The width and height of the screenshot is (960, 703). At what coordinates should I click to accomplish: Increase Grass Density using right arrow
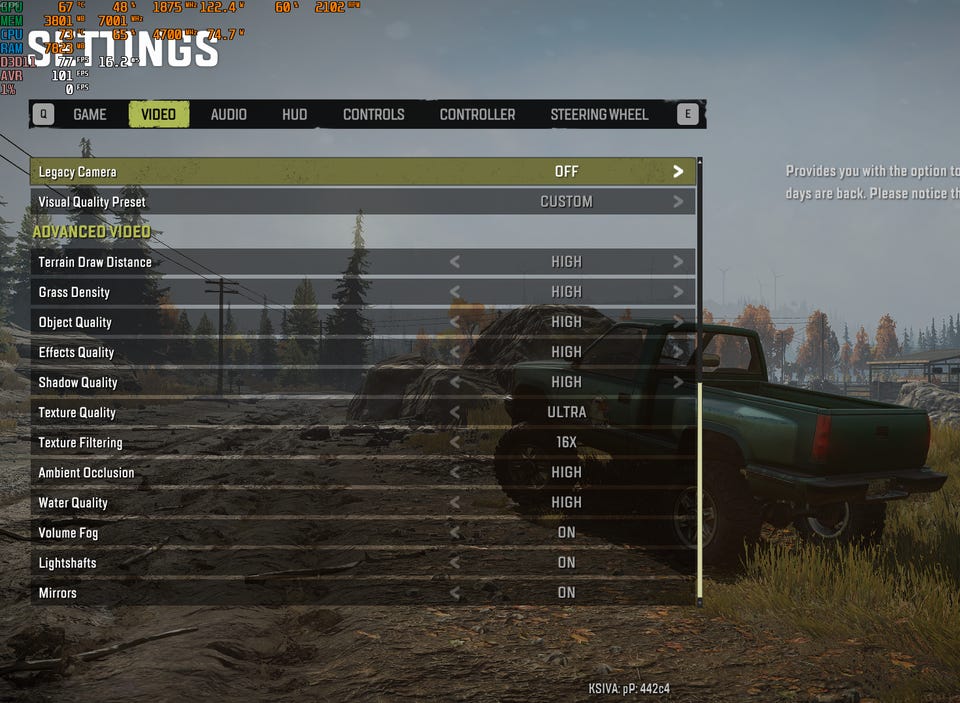678,292
